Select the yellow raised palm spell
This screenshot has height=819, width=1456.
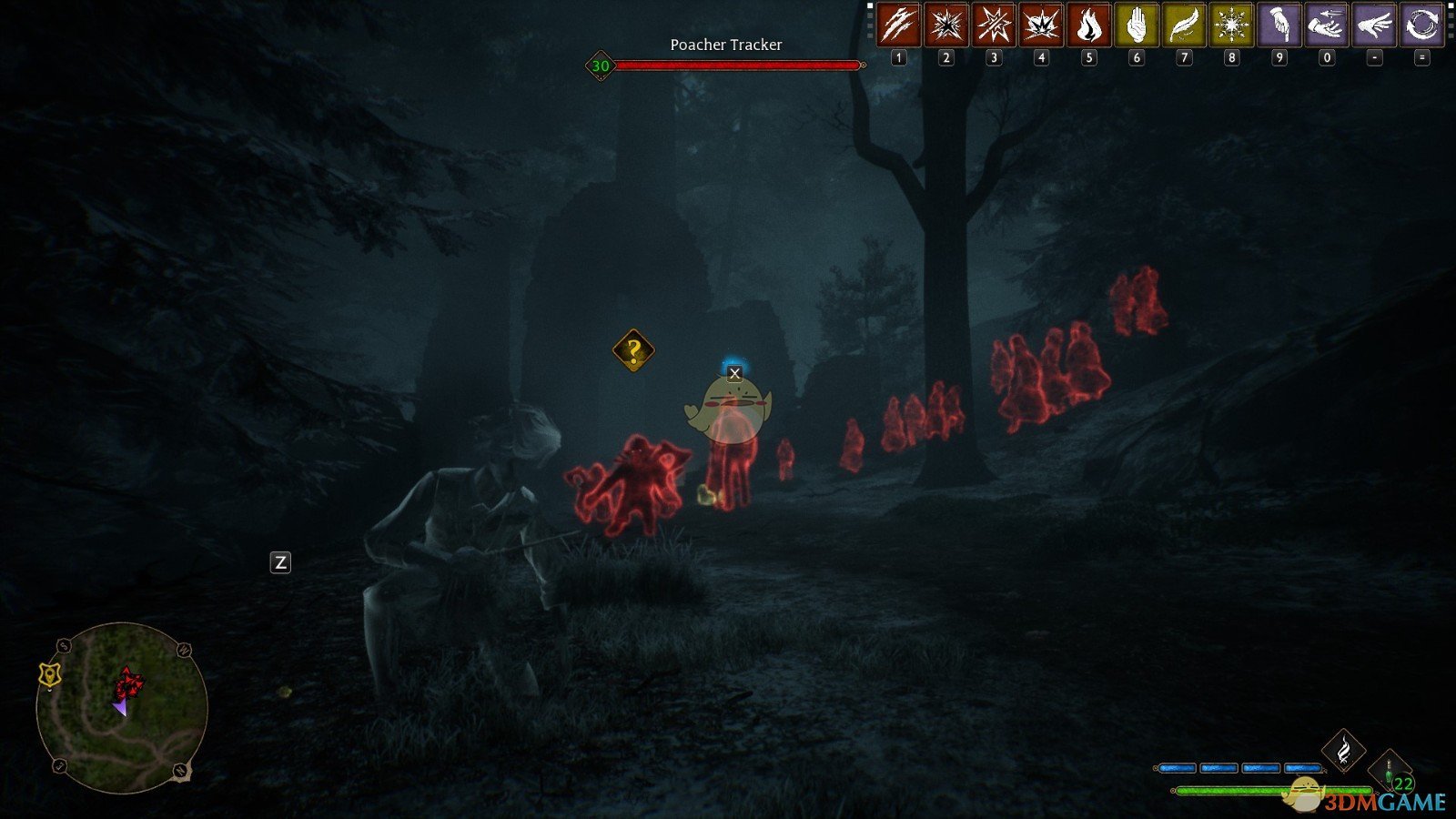[x=1136, y=25]
